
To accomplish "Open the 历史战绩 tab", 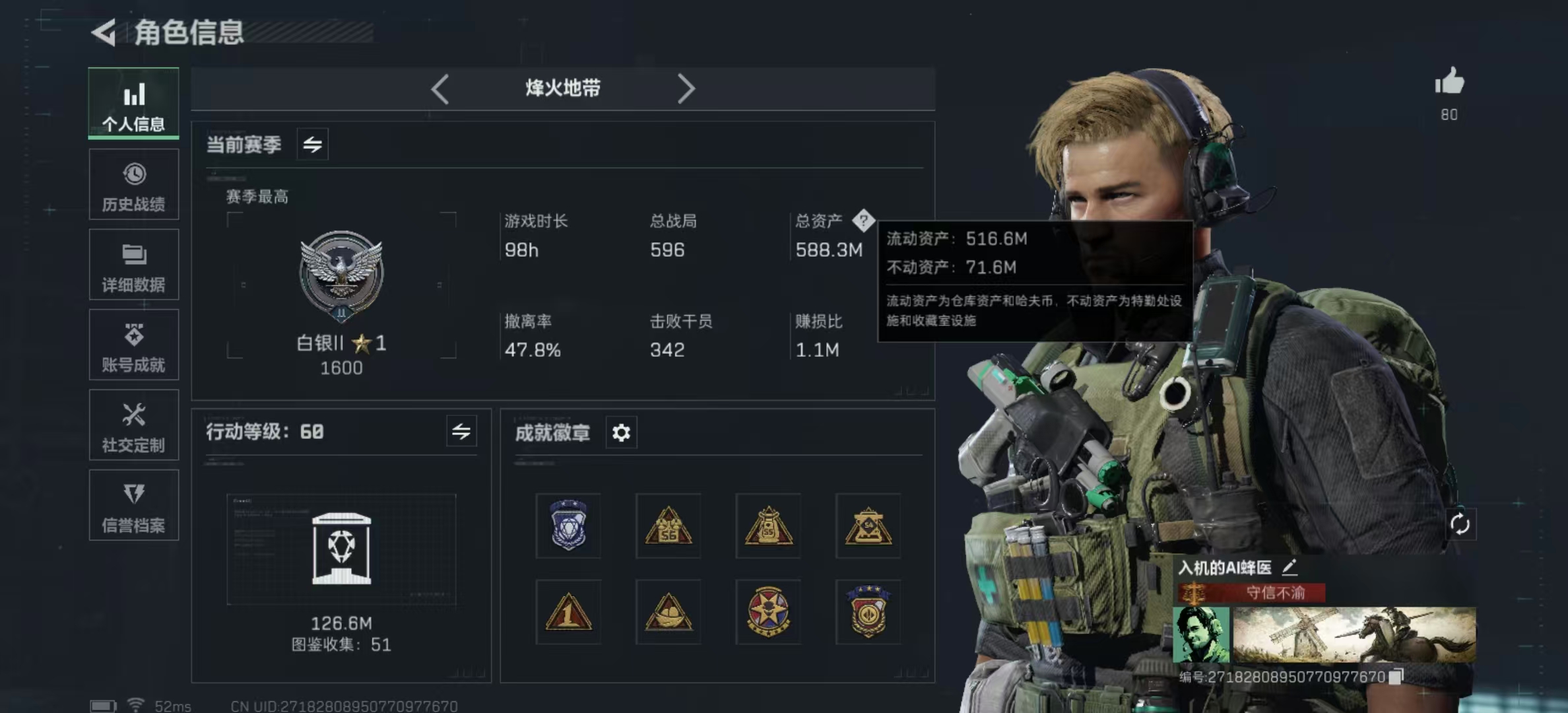I will 133,185.
